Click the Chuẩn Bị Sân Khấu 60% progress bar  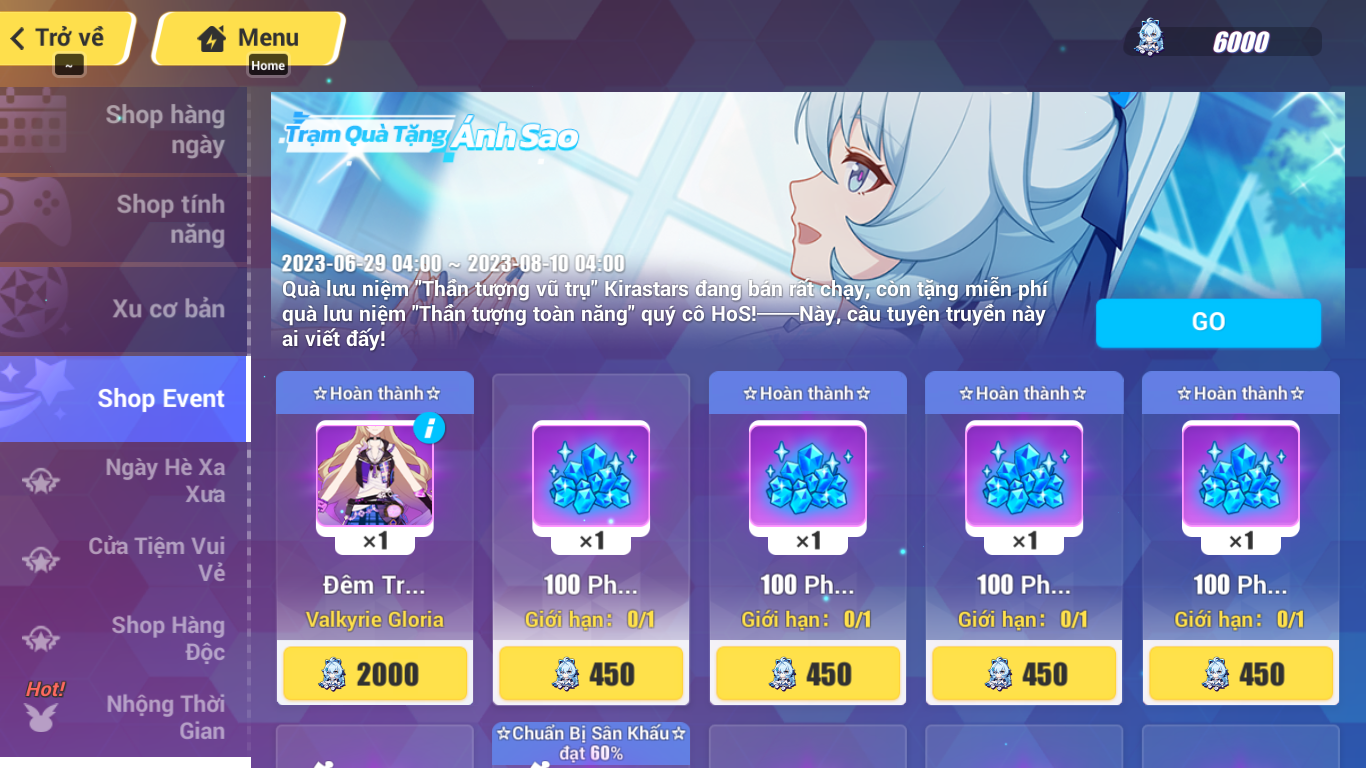coord(591,744)
